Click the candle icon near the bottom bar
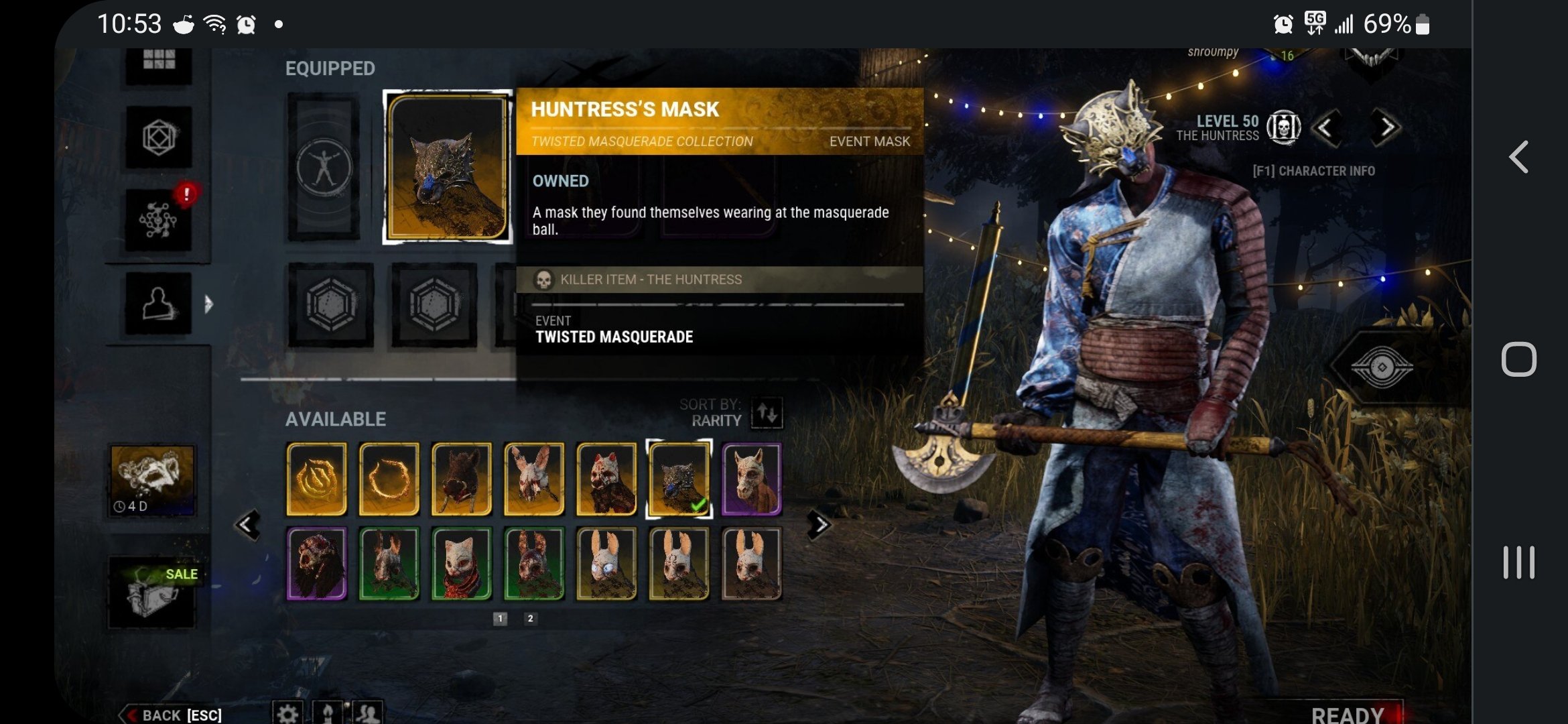Screen dimensions: 1568x724 (x=328, y=713)
